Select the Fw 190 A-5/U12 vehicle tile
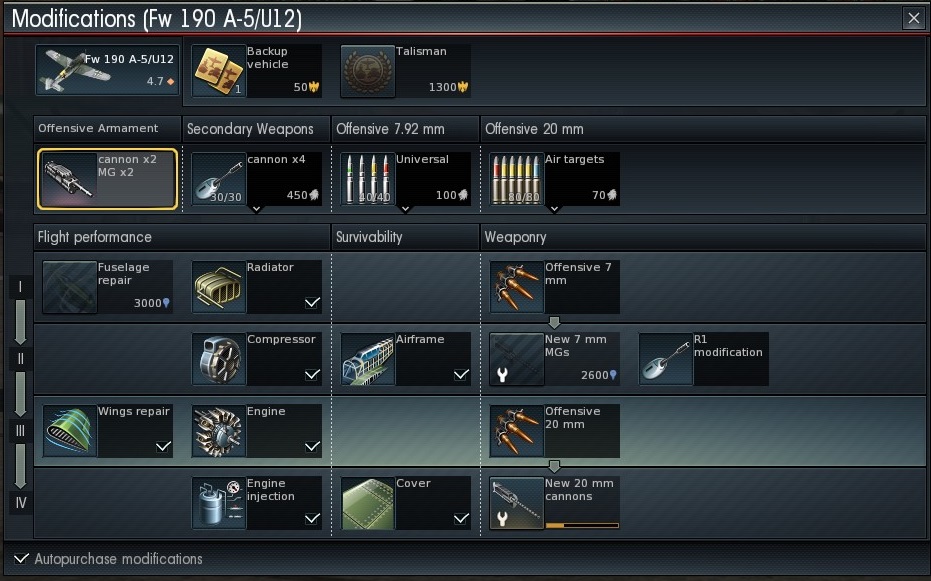The image size is (931, 581). point(108,70)
